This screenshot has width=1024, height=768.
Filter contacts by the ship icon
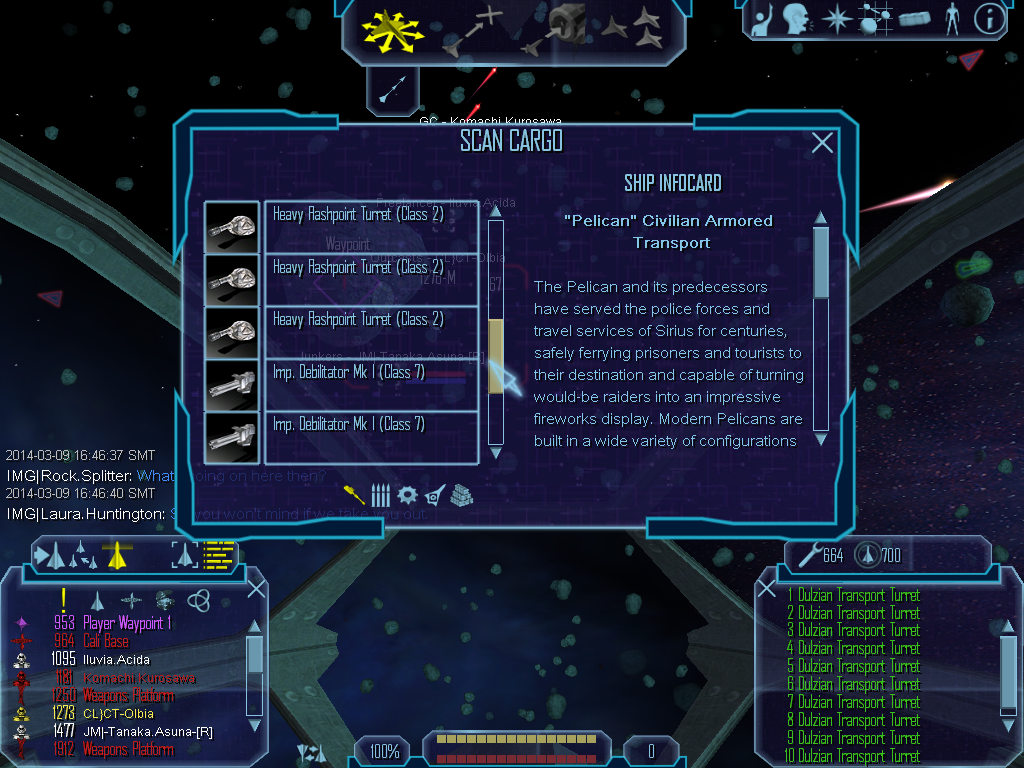tap(98, 600)
